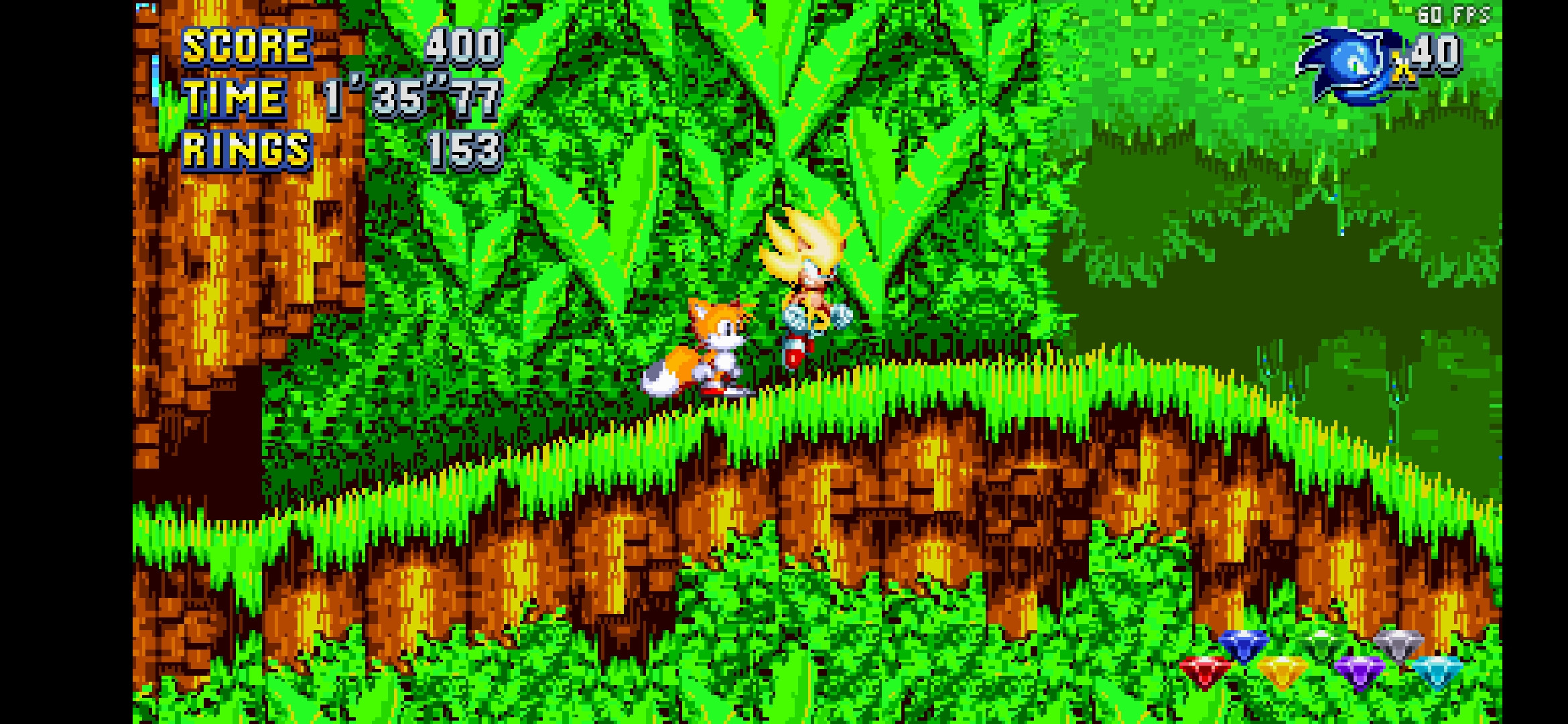Click the yellow x multiplier next to lives

pos(1403,66)
